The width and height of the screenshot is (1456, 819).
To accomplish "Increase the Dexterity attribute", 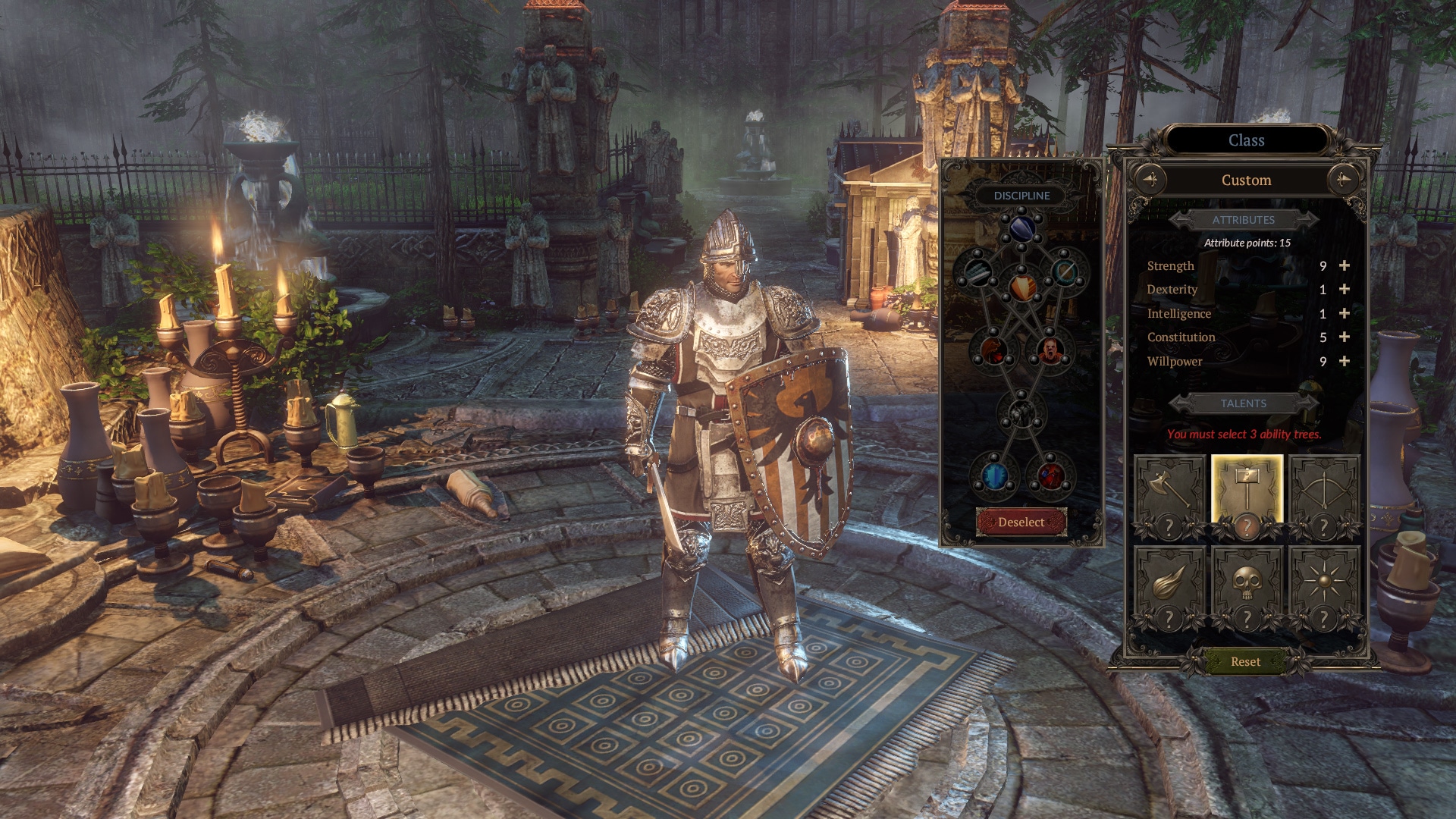I will (x=1344, y=289).
